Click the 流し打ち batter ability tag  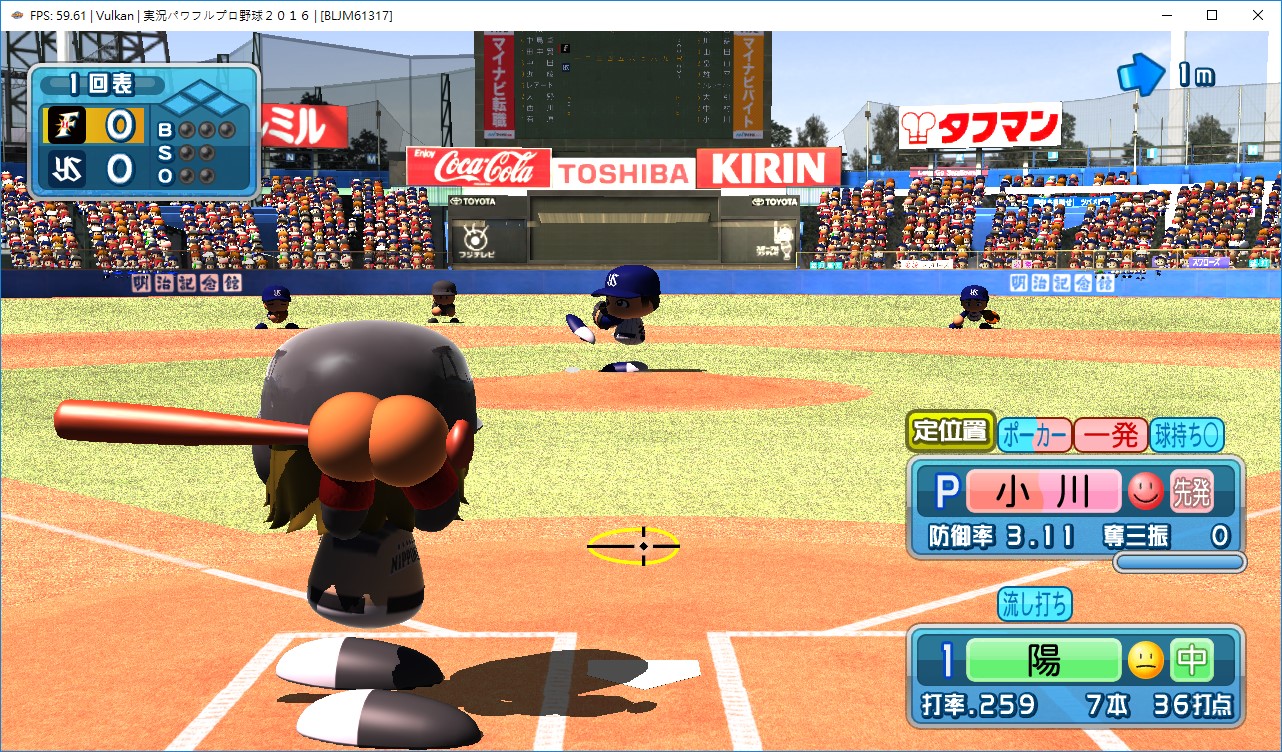[1035, 603]
